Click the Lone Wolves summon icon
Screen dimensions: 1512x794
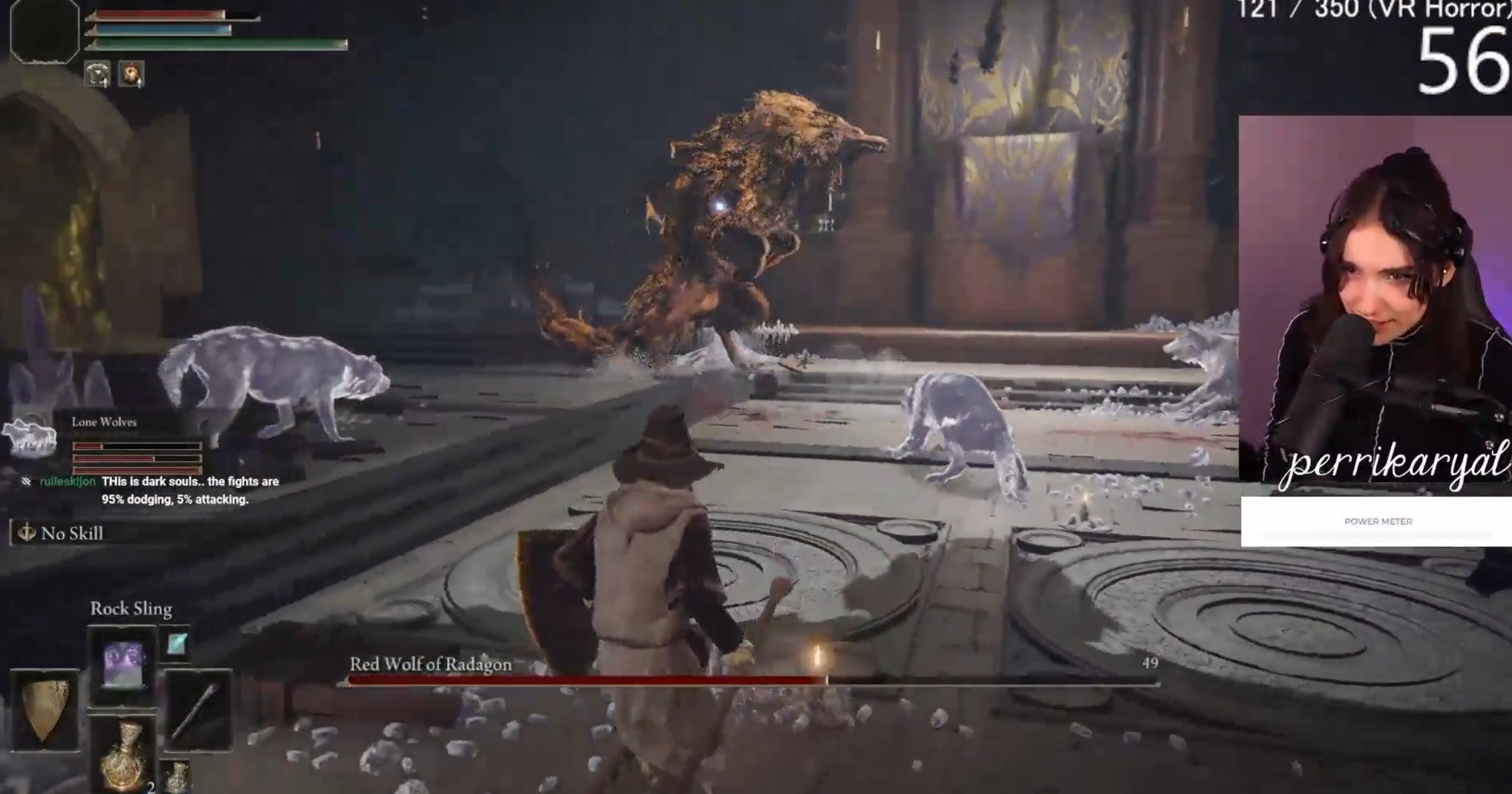tap(29, 434)
